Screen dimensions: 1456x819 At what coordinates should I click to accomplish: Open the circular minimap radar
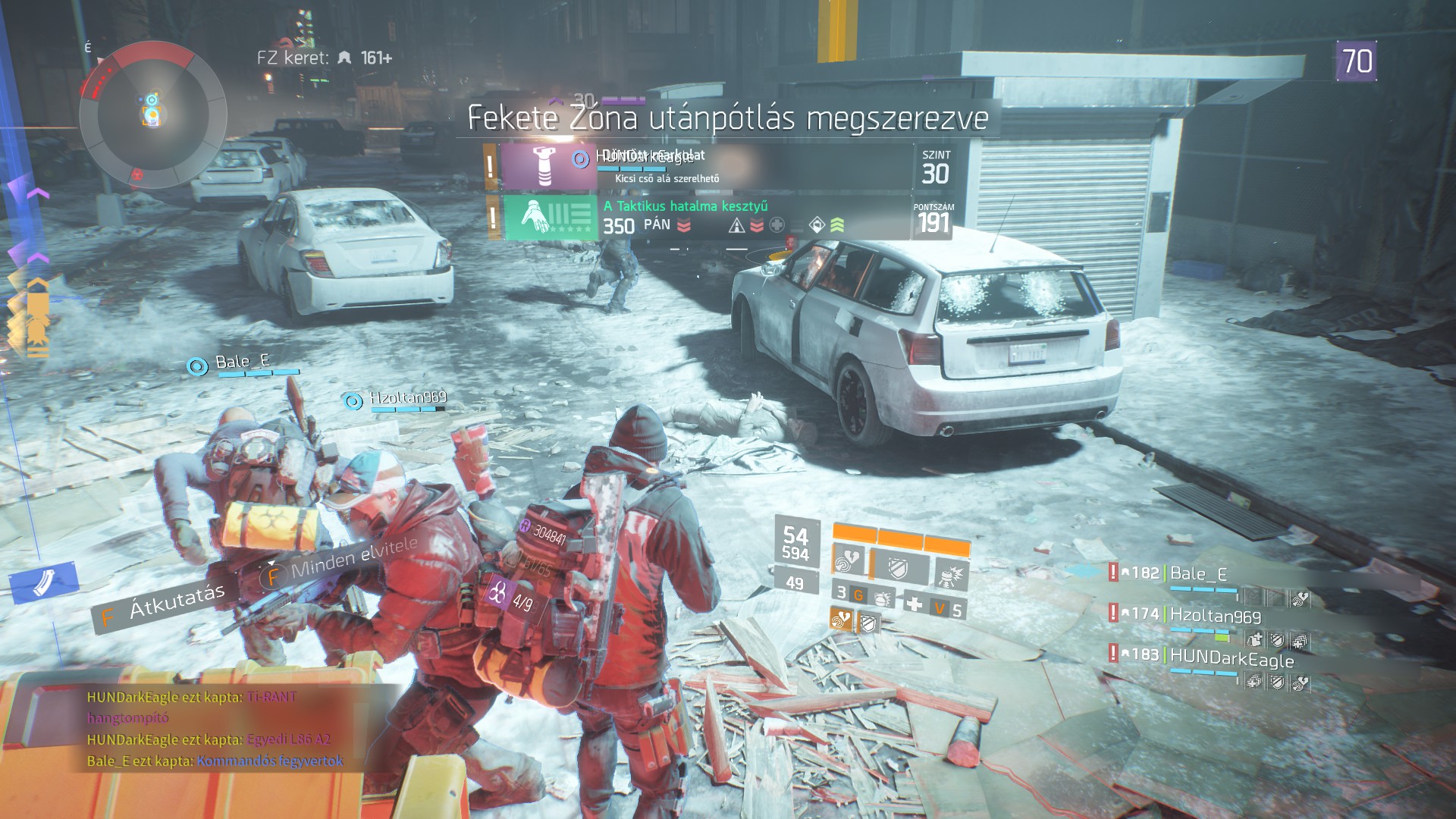coord(152,115)
